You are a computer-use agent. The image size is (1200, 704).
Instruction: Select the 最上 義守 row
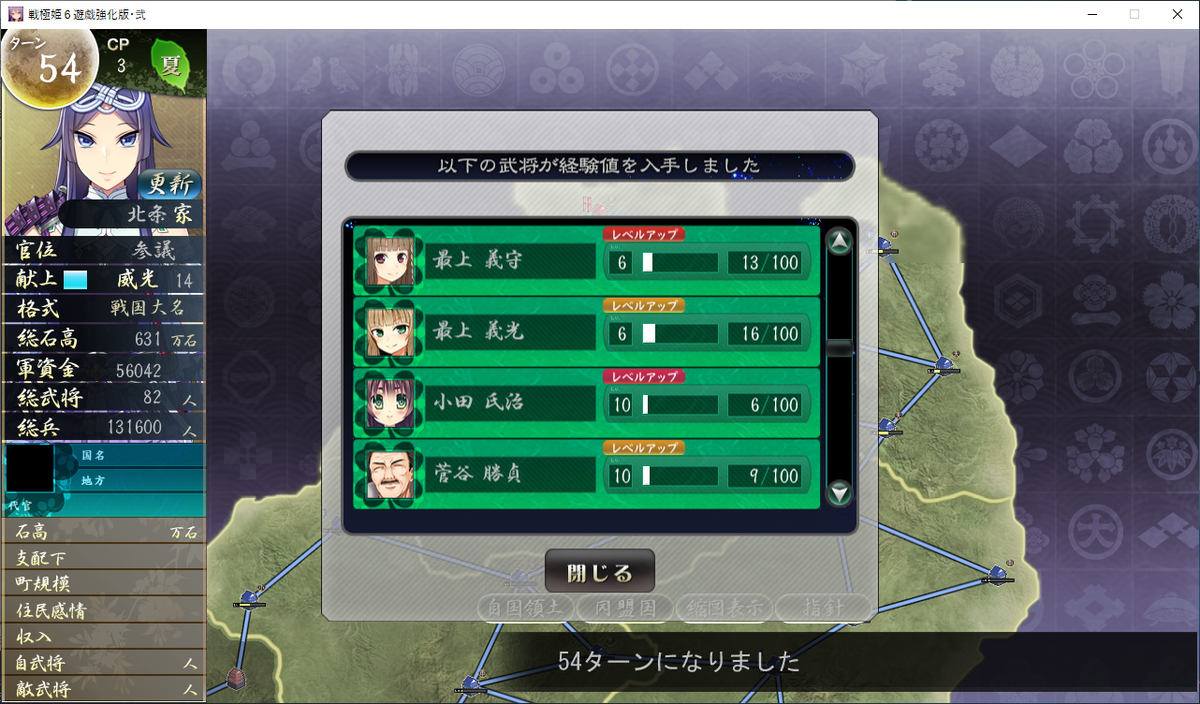pyautogui.click(x=586, y=262)
